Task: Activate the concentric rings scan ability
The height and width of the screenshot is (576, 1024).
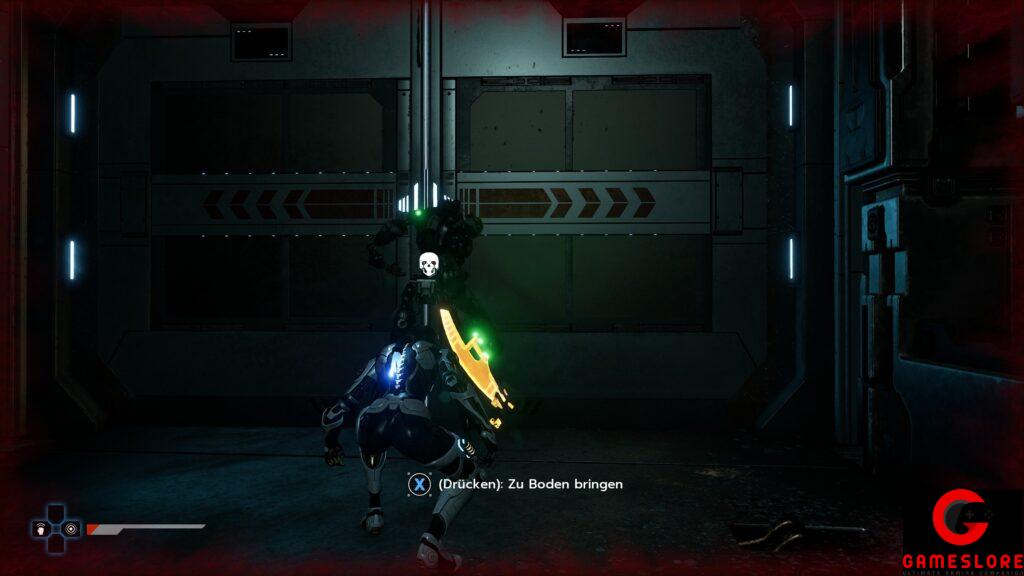Action: coord(72,528)
